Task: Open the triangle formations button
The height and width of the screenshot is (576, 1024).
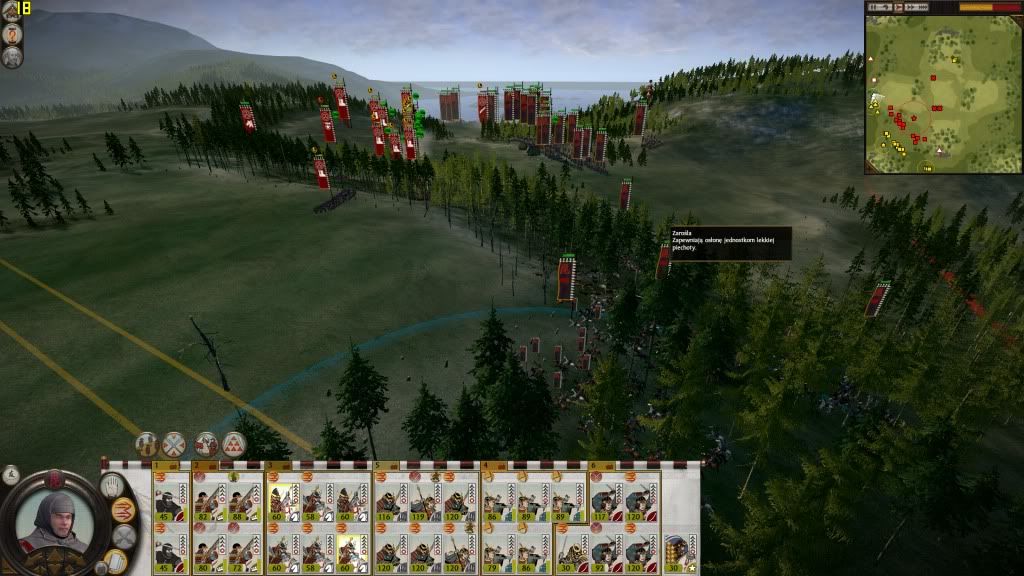Action: coord(234,444)
